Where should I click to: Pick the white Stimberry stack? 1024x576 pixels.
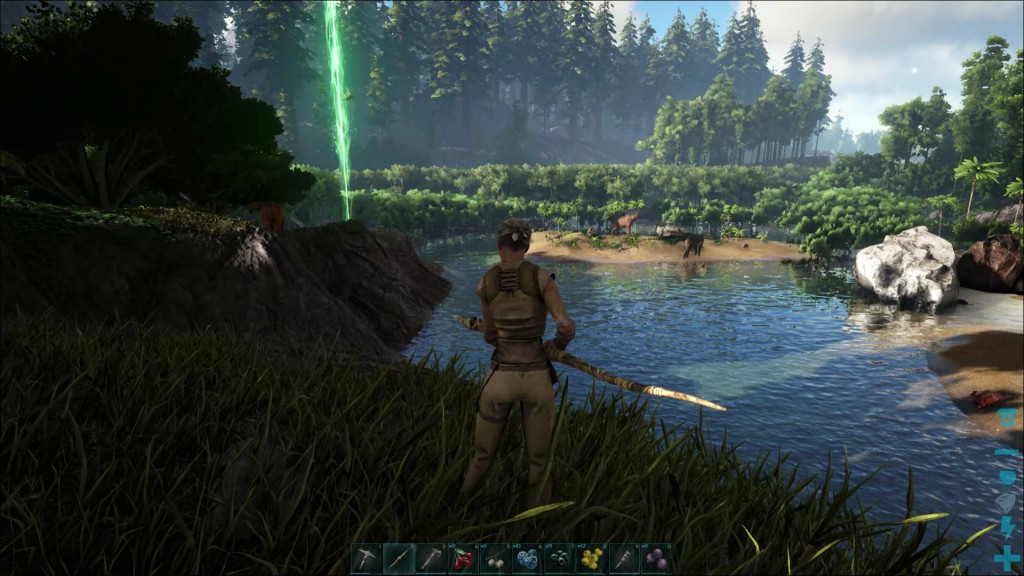pos(495,559)
